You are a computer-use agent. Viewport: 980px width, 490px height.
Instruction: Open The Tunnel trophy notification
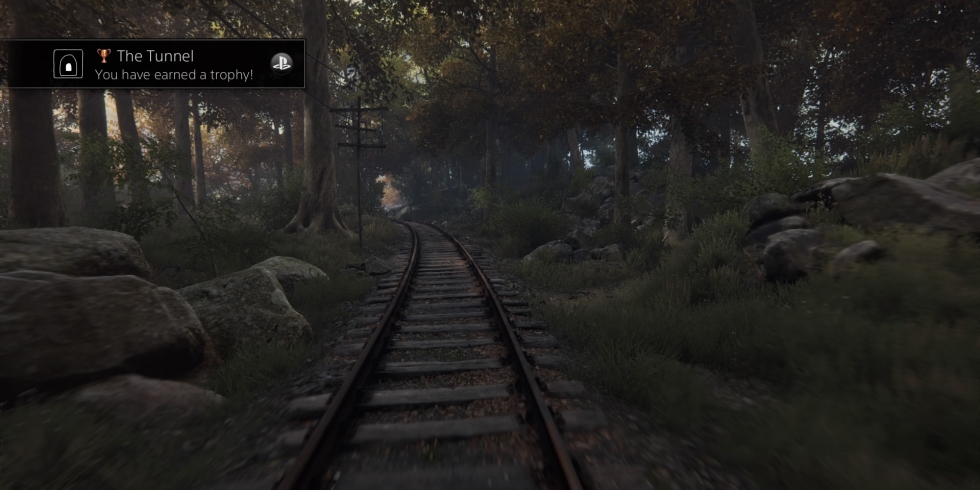[175, 65]
